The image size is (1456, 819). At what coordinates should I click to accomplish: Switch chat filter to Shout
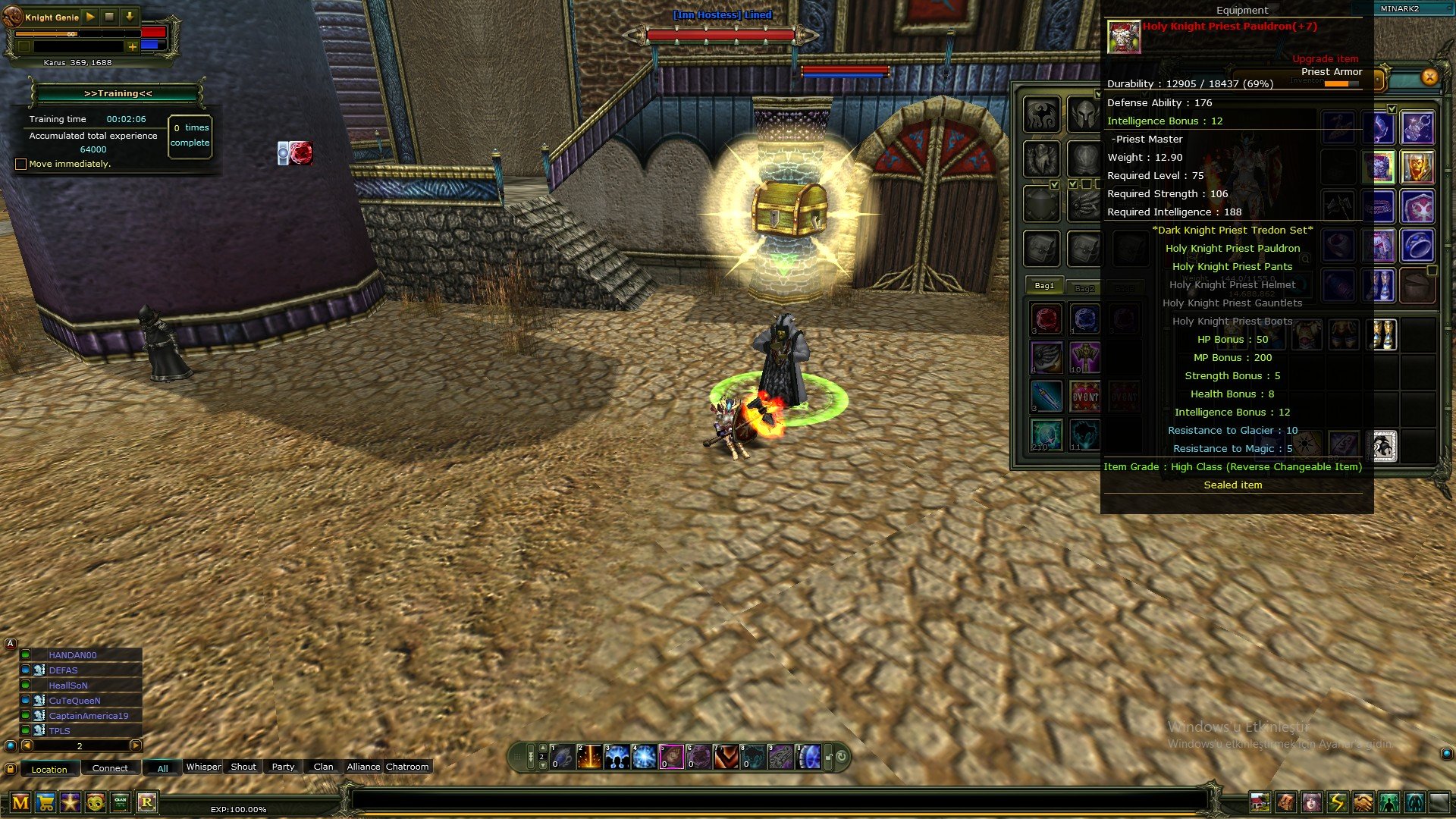(x=243, y=767)
